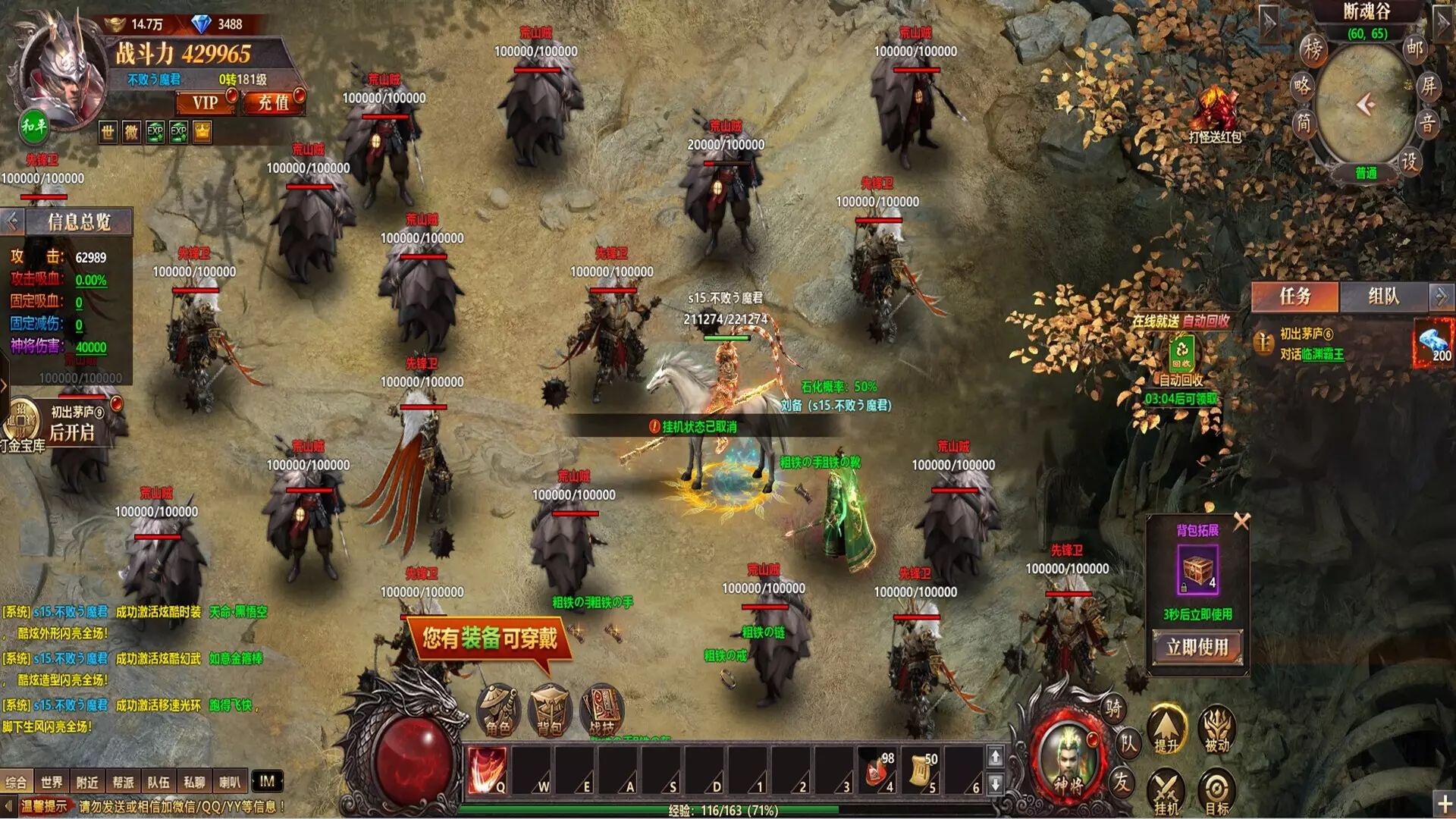Open the VIP menu

pyautogui.click(x=205, y=102)
